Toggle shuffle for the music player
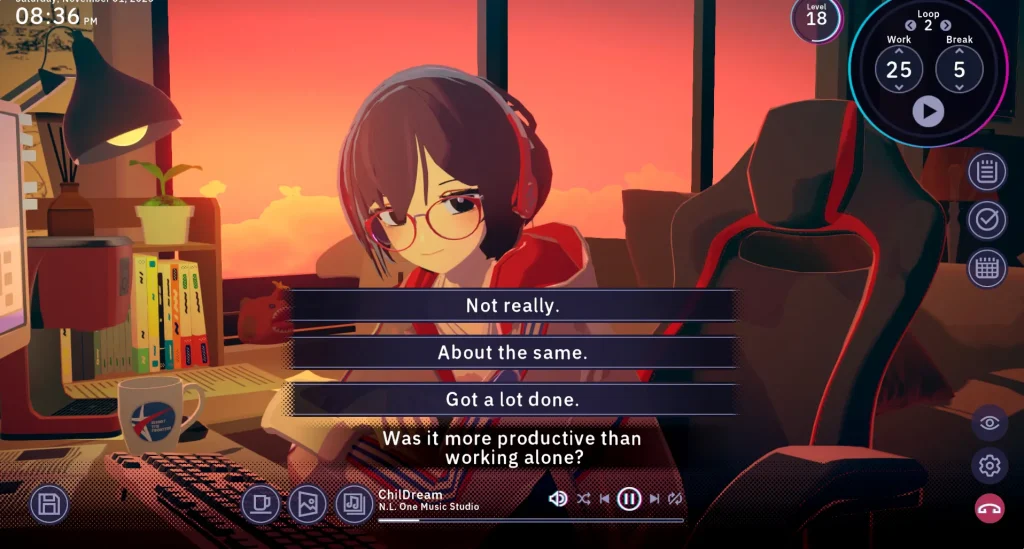The width and height of the screenshot is (1024, 549). point(583,498)
